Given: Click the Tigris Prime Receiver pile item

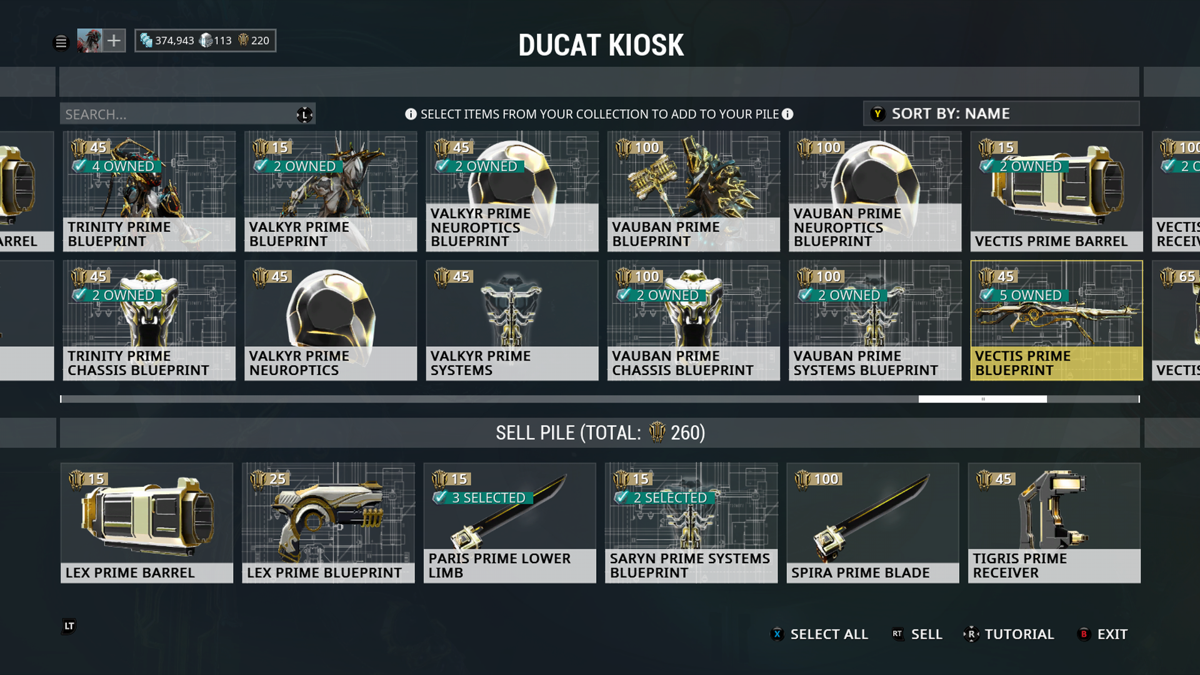Looking at the screenshot, I should [x=1054, y=522].
